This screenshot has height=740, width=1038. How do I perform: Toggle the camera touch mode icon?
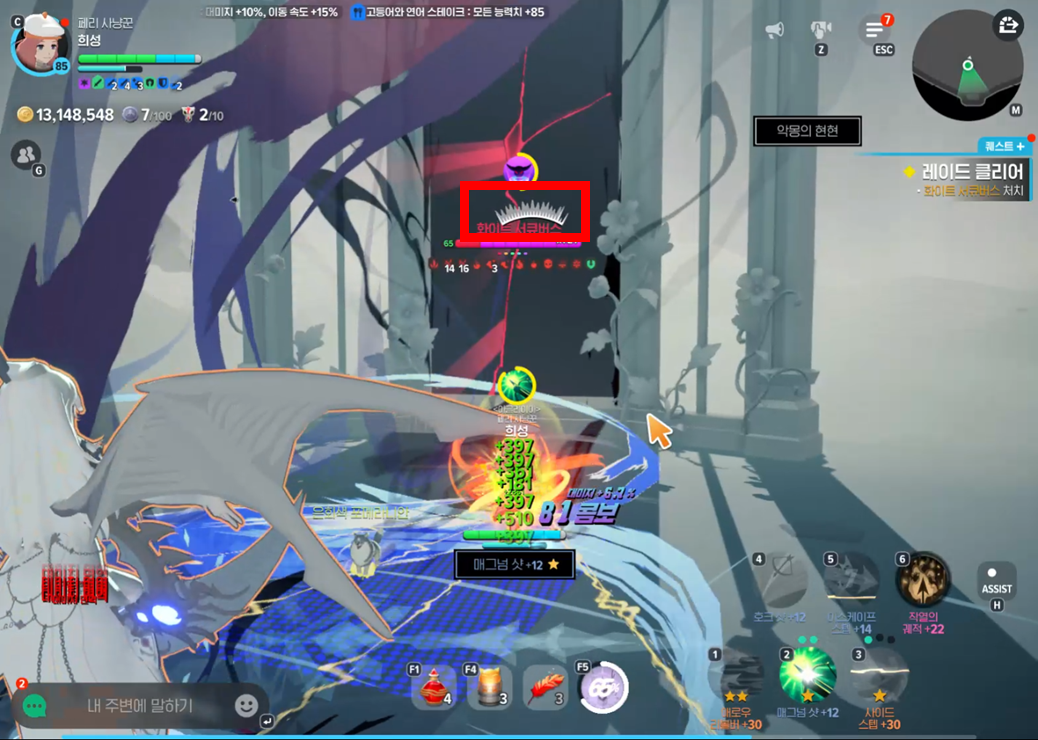click(821, 29)
